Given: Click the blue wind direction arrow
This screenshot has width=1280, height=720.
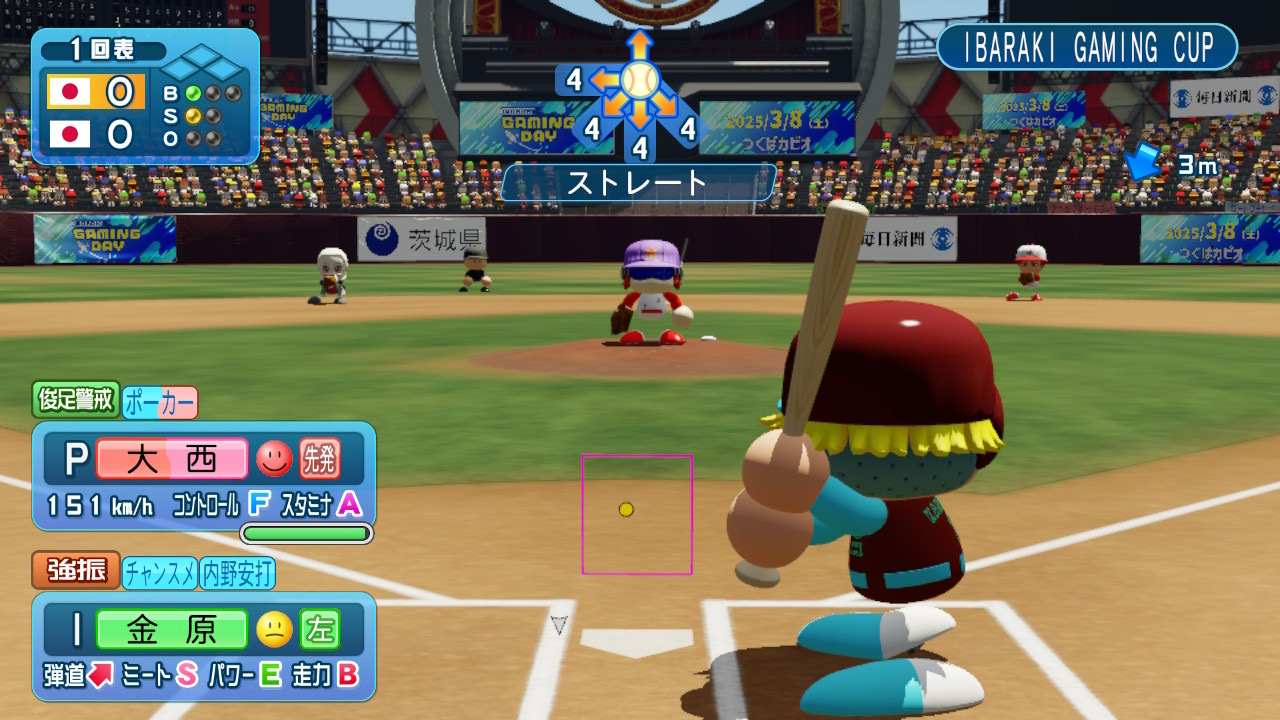Looking at the screenshot, I should tap(1143, 162).
